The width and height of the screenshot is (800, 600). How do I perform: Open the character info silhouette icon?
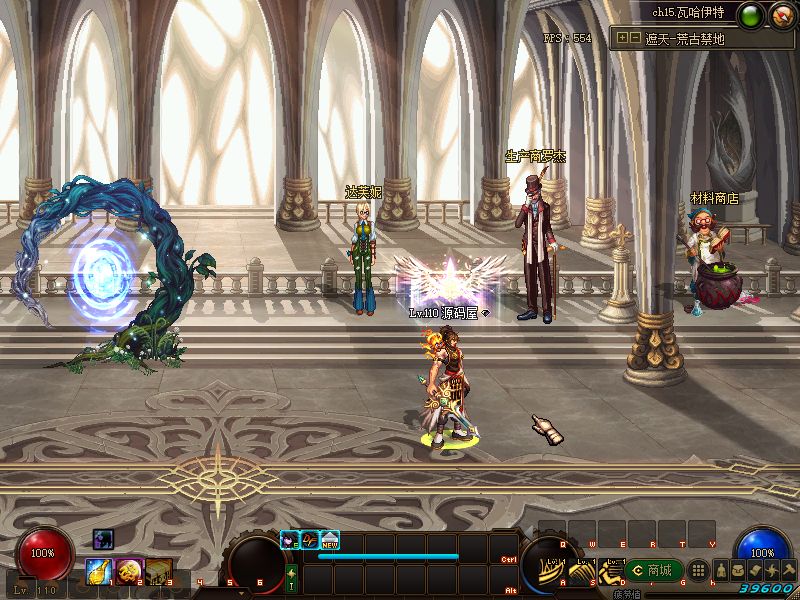pyautogui.click(x=720, y=570)
